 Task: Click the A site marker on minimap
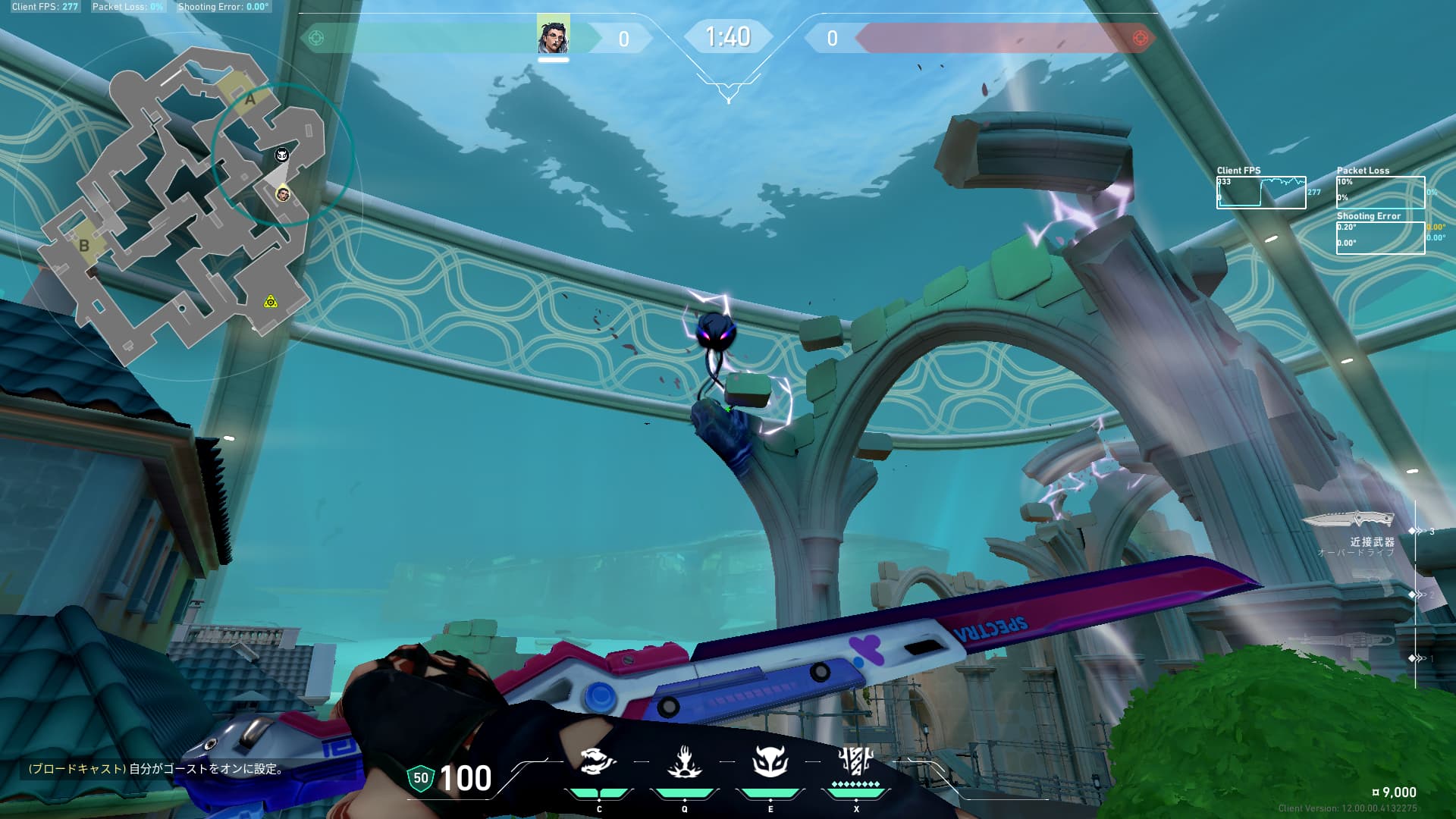pos(249,99)
